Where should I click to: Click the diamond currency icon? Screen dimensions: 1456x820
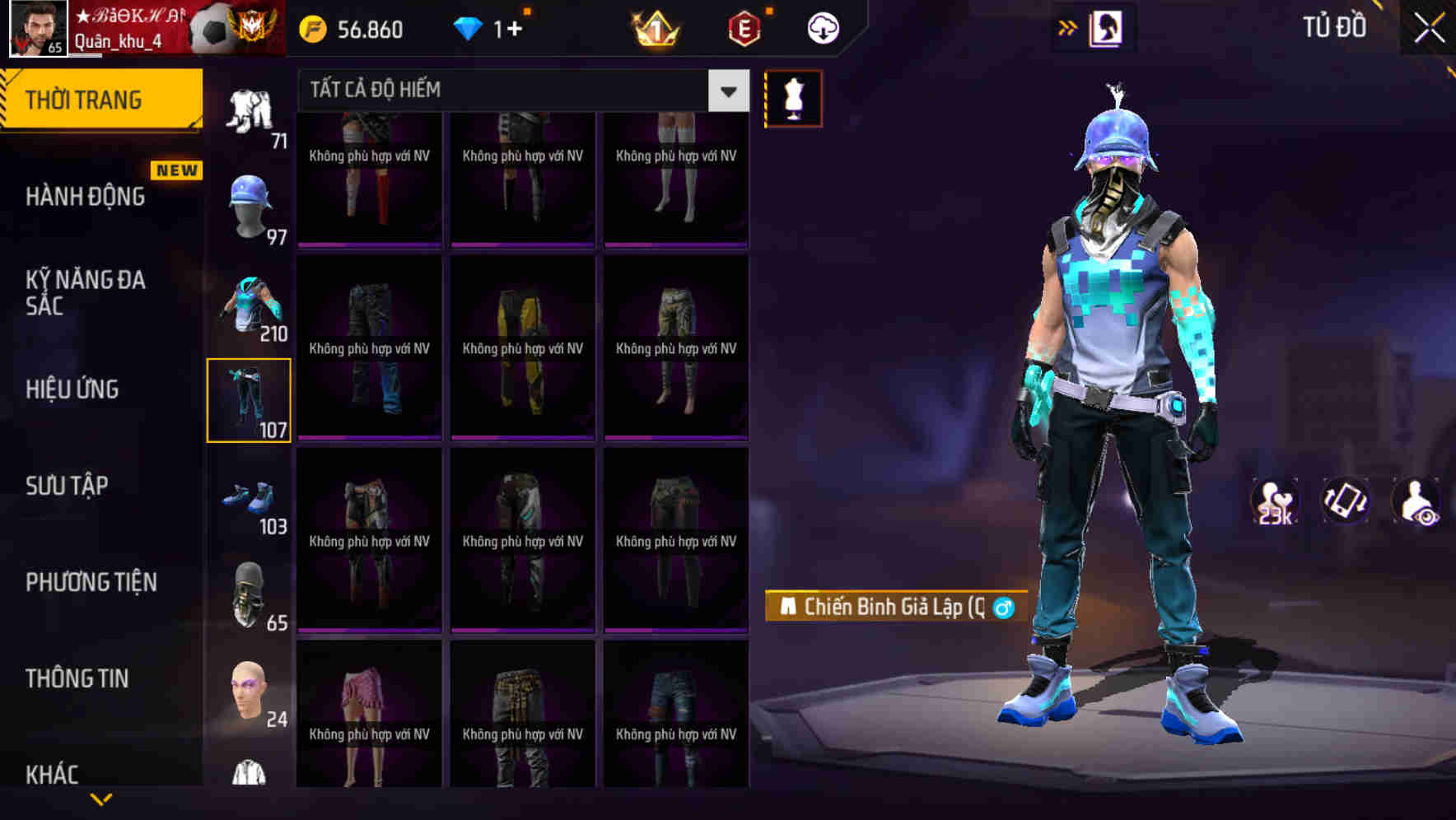coord(470,28)
